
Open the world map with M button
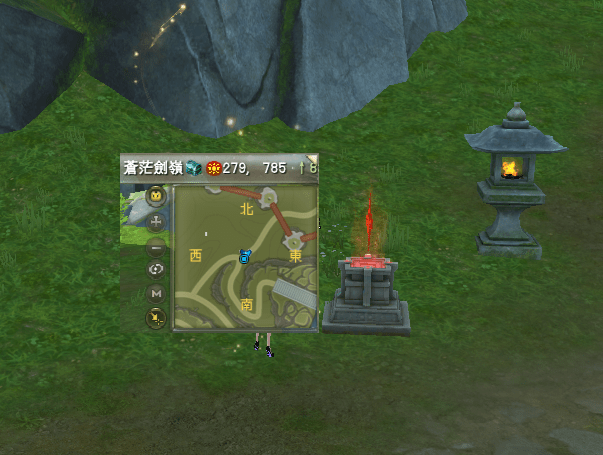pos(156,294)
